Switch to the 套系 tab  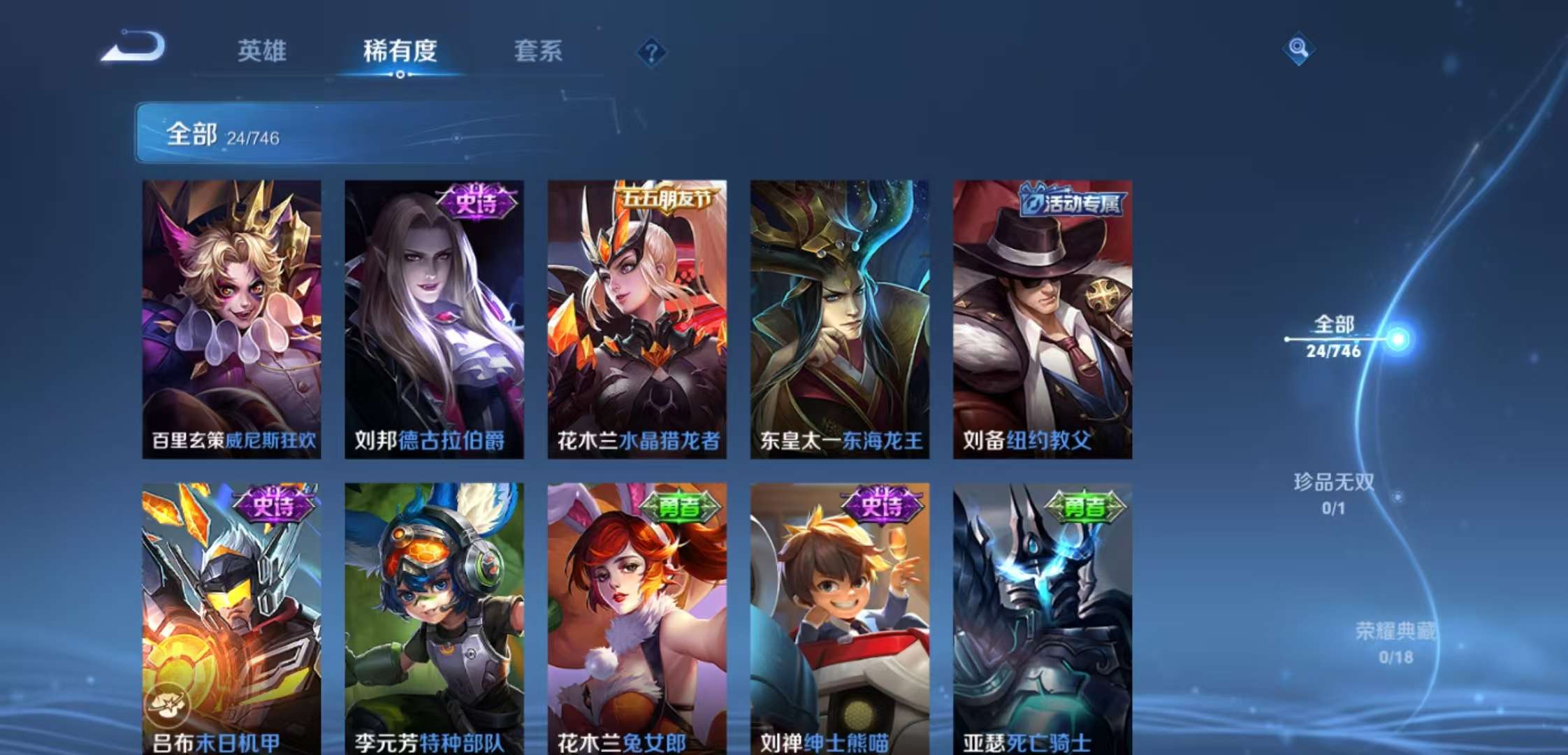[x=539, y=51]
